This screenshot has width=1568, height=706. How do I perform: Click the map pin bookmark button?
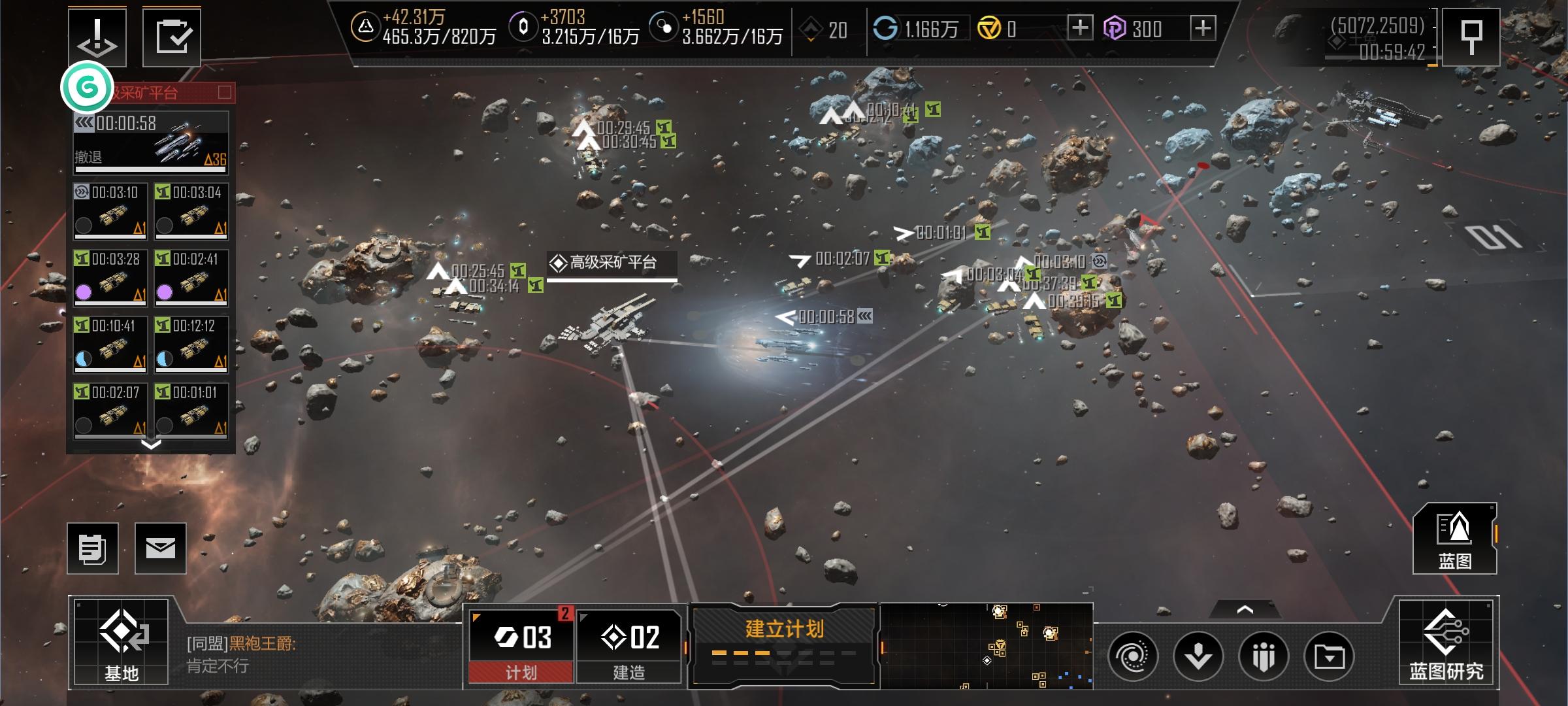tap(1471, 37)
